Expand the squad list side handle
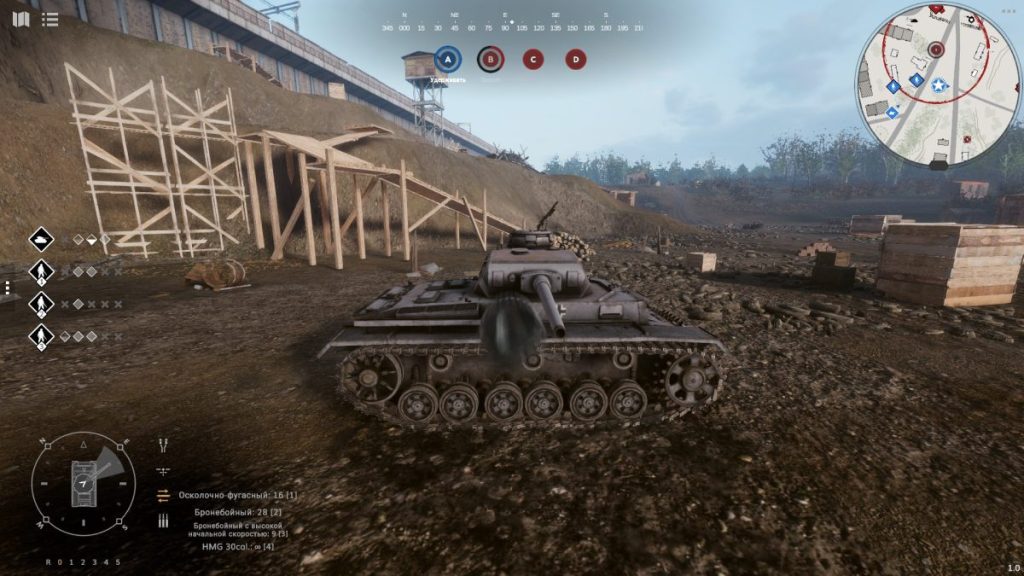The width and height of the screenshot is (1024, 576). (6, 287)
